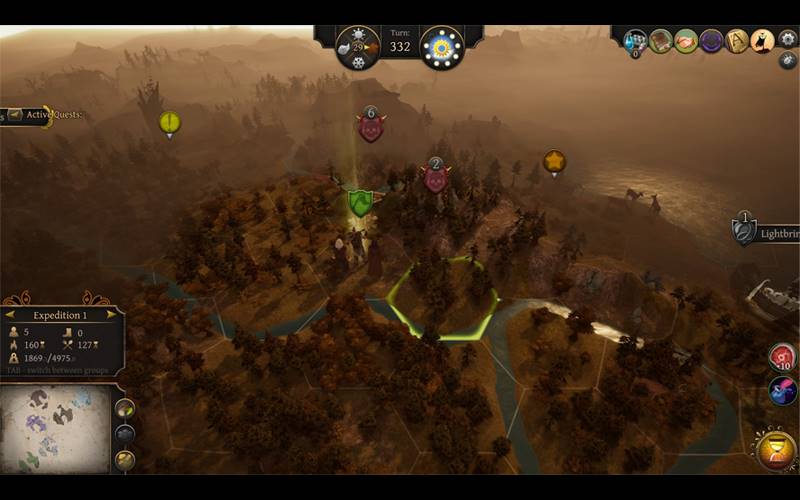Click the yellow exclamation quest marker
Viewport: 800px width, 500px height.
(170, 123)
